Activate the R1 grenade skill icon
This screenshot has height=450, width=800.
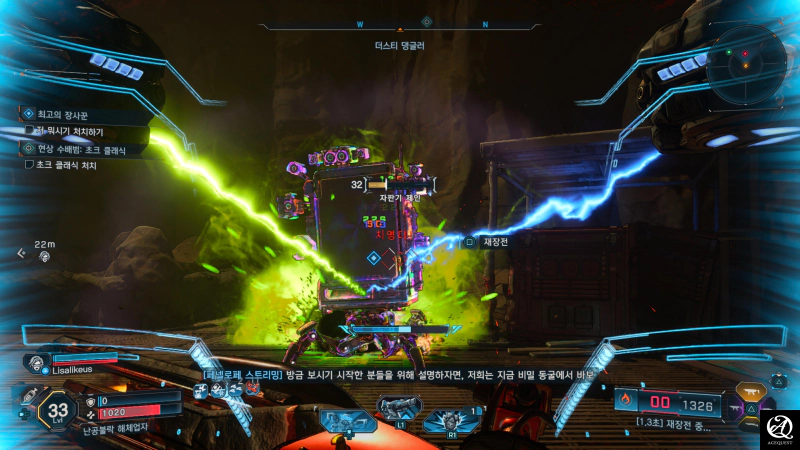point(447,418)
